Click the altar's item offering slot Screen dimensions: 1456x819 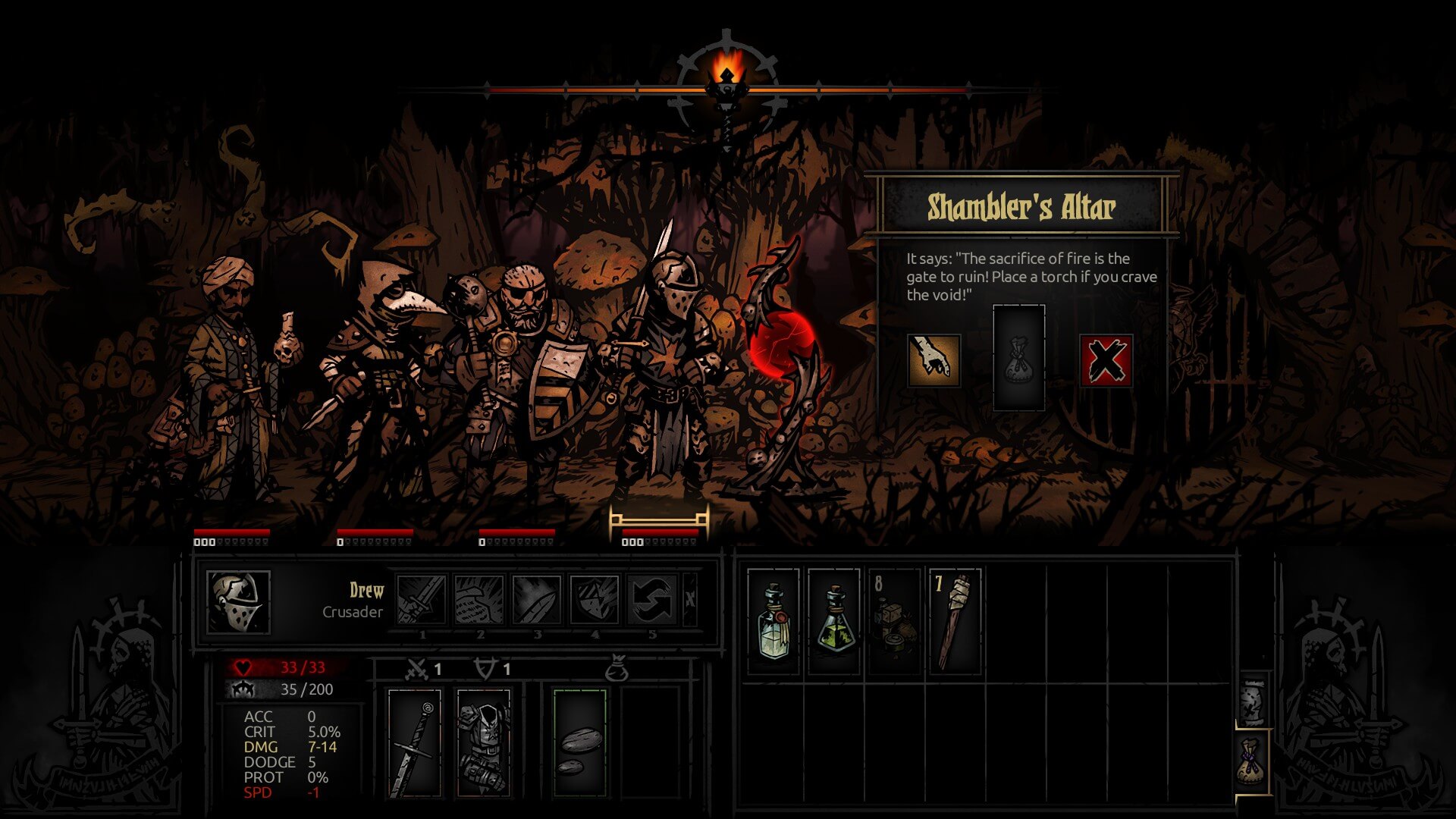pos(1018,358)
